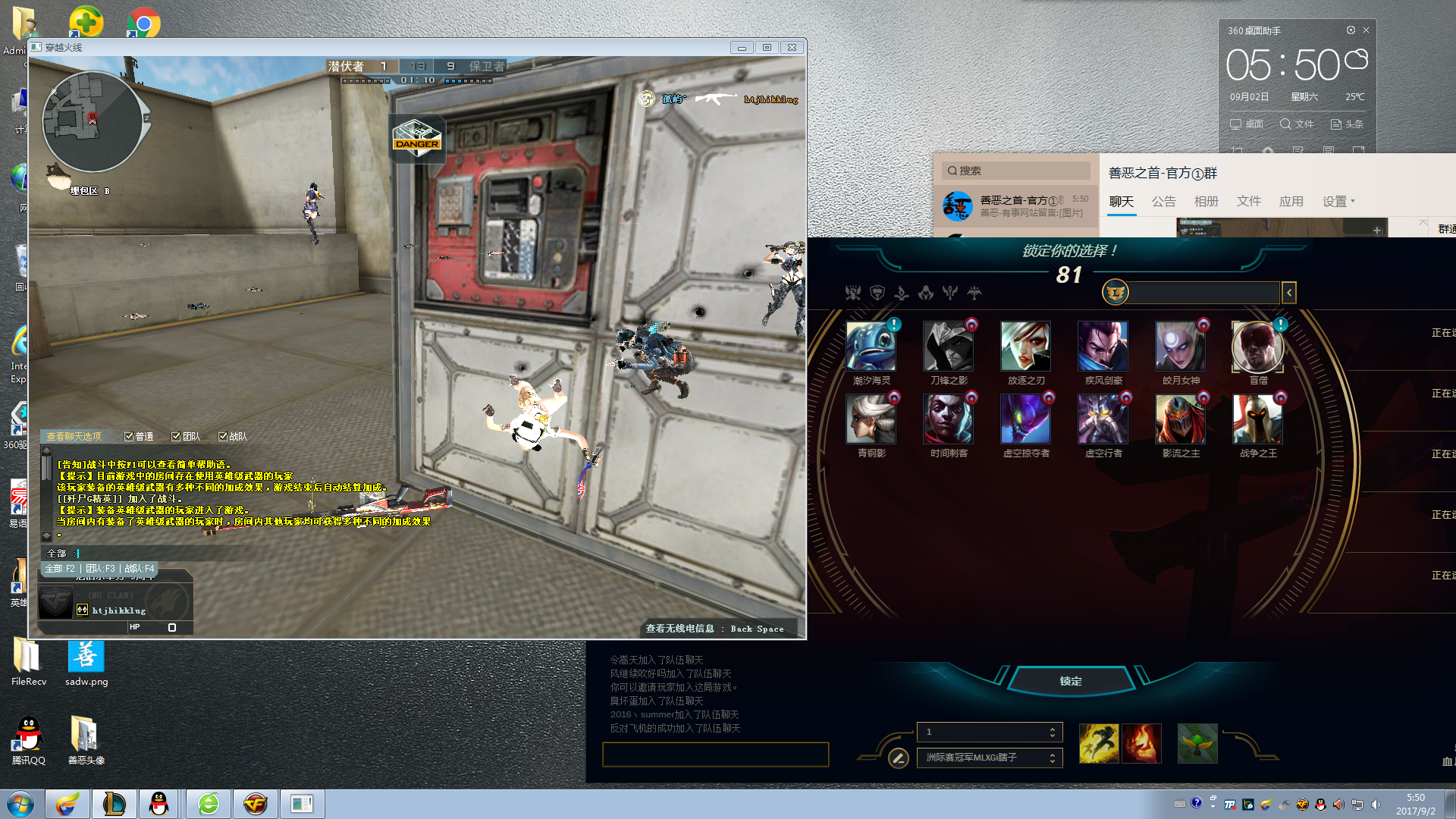1456x819 pixels.
Task: Change the Ignite summoner spell slot
Action: [1141, 743]
